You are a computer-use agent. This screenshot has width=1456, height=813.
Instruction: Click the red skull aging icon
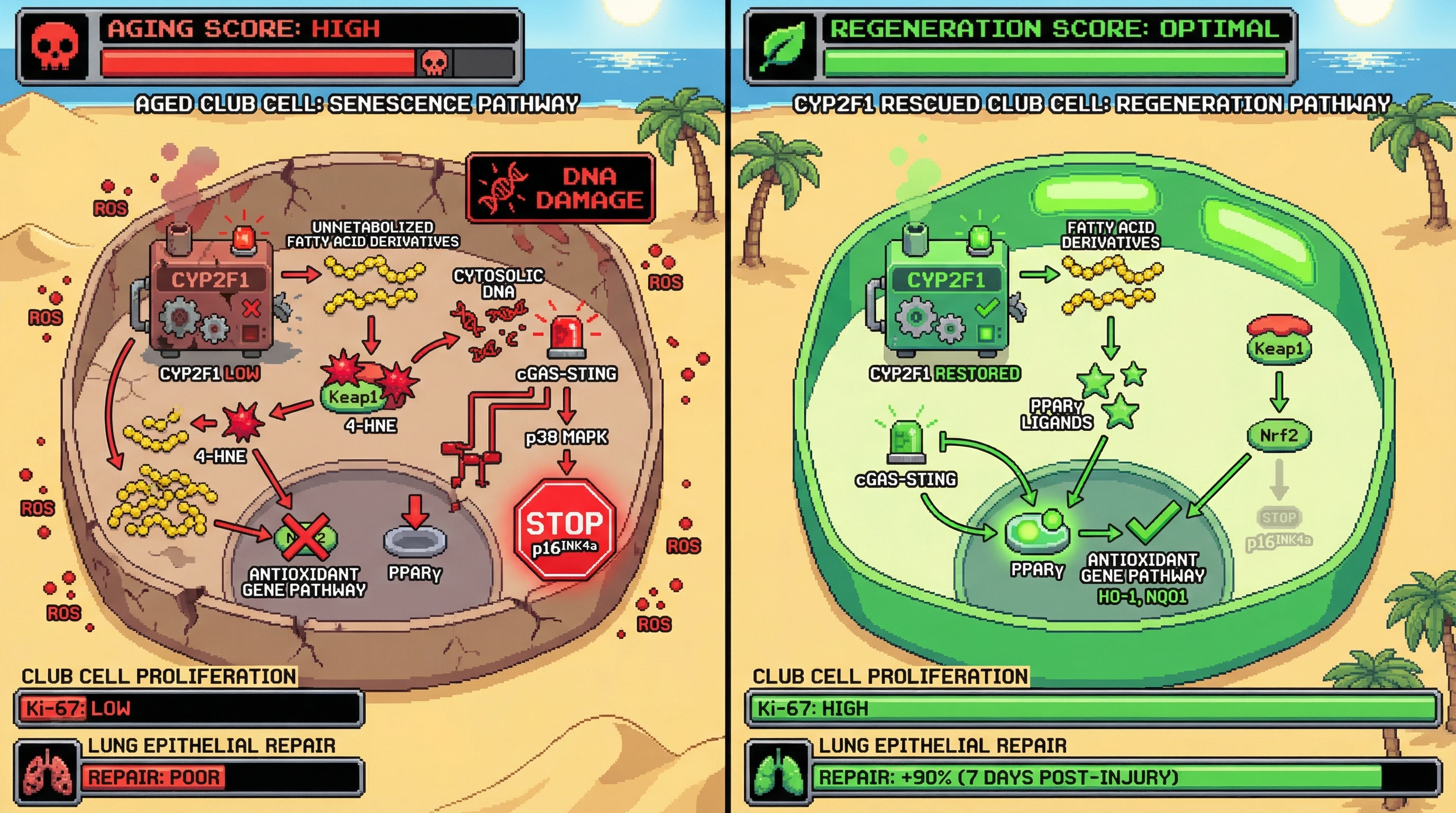54,48
